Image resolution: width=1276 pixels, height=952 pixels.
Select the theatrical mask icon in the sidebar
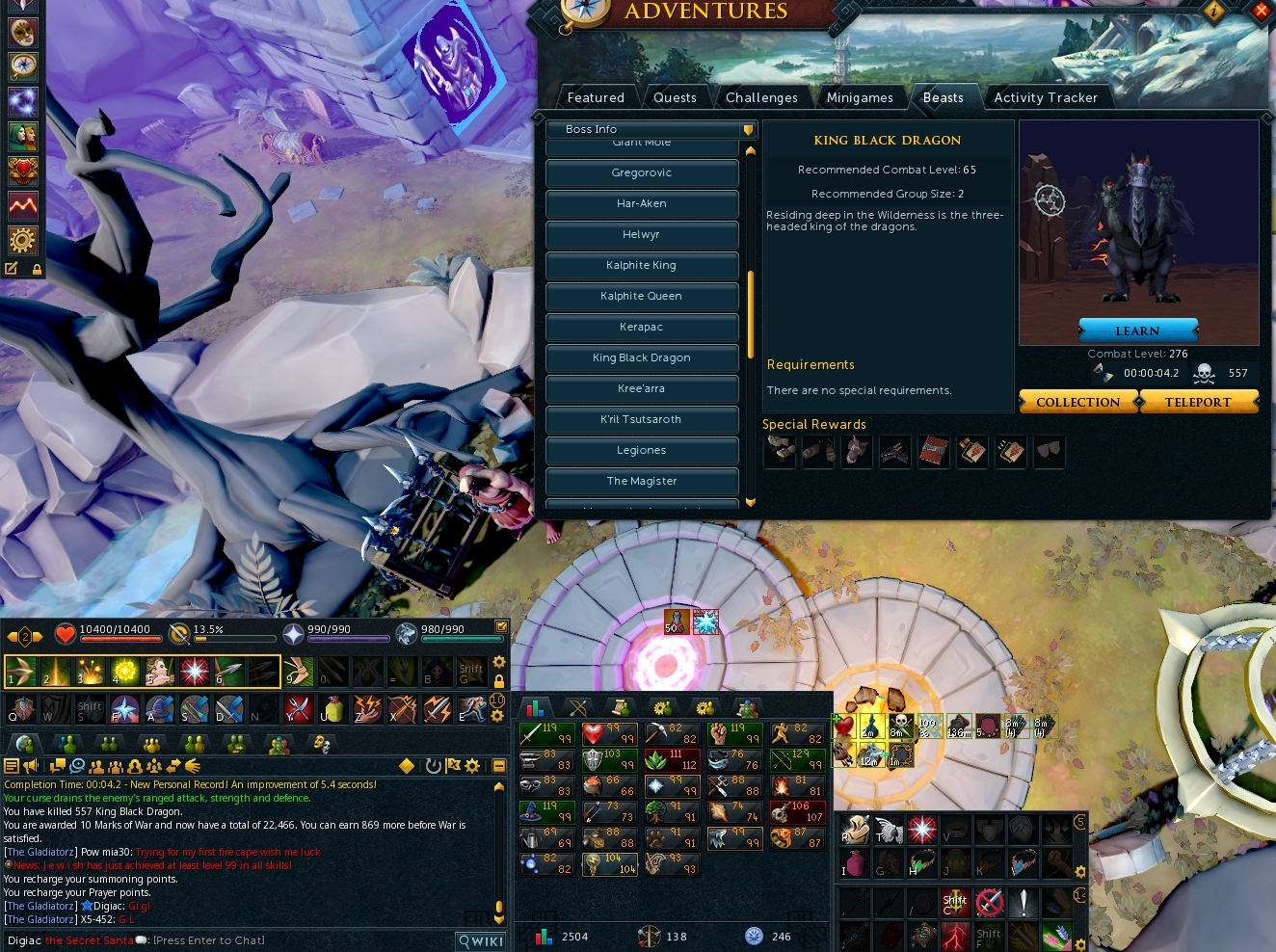(x=22, y=32)
